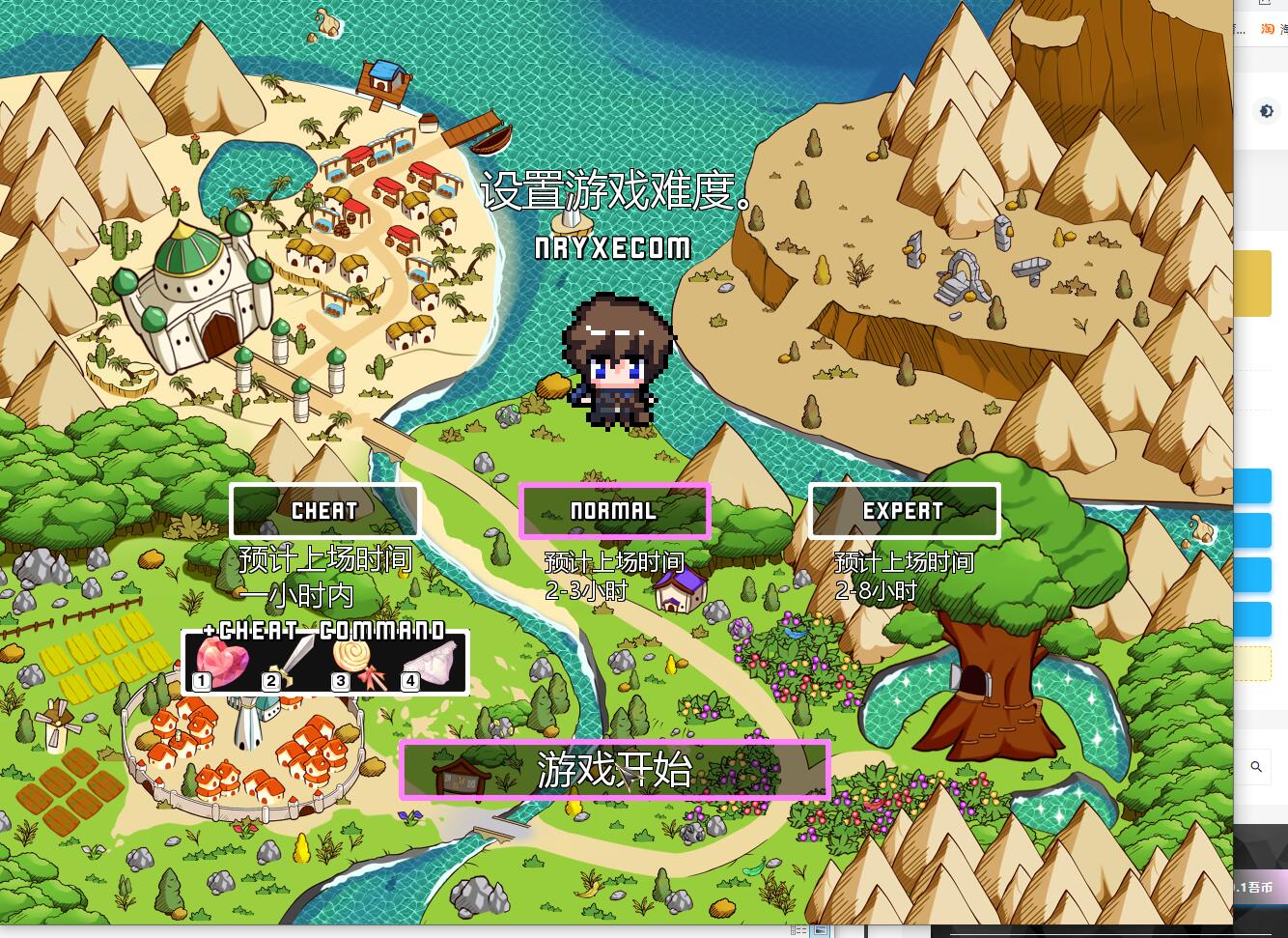The width and height of the screenshot is (1288, 938).
Task: Pick the EXPERT difficulty setting
Action: [x=904, y=510]
